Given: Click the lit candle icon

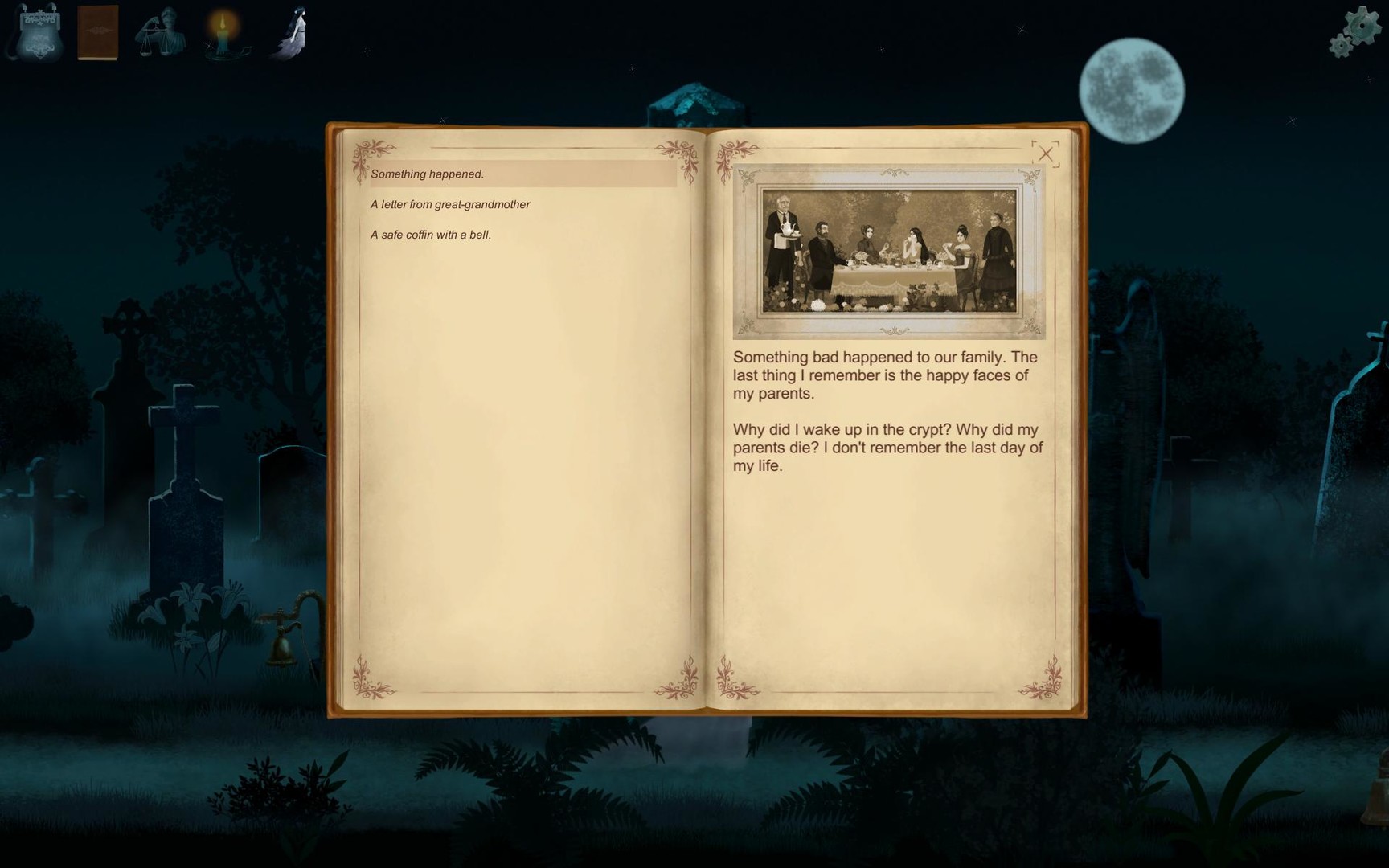Looking at the screenshot, I should [223, 34].
